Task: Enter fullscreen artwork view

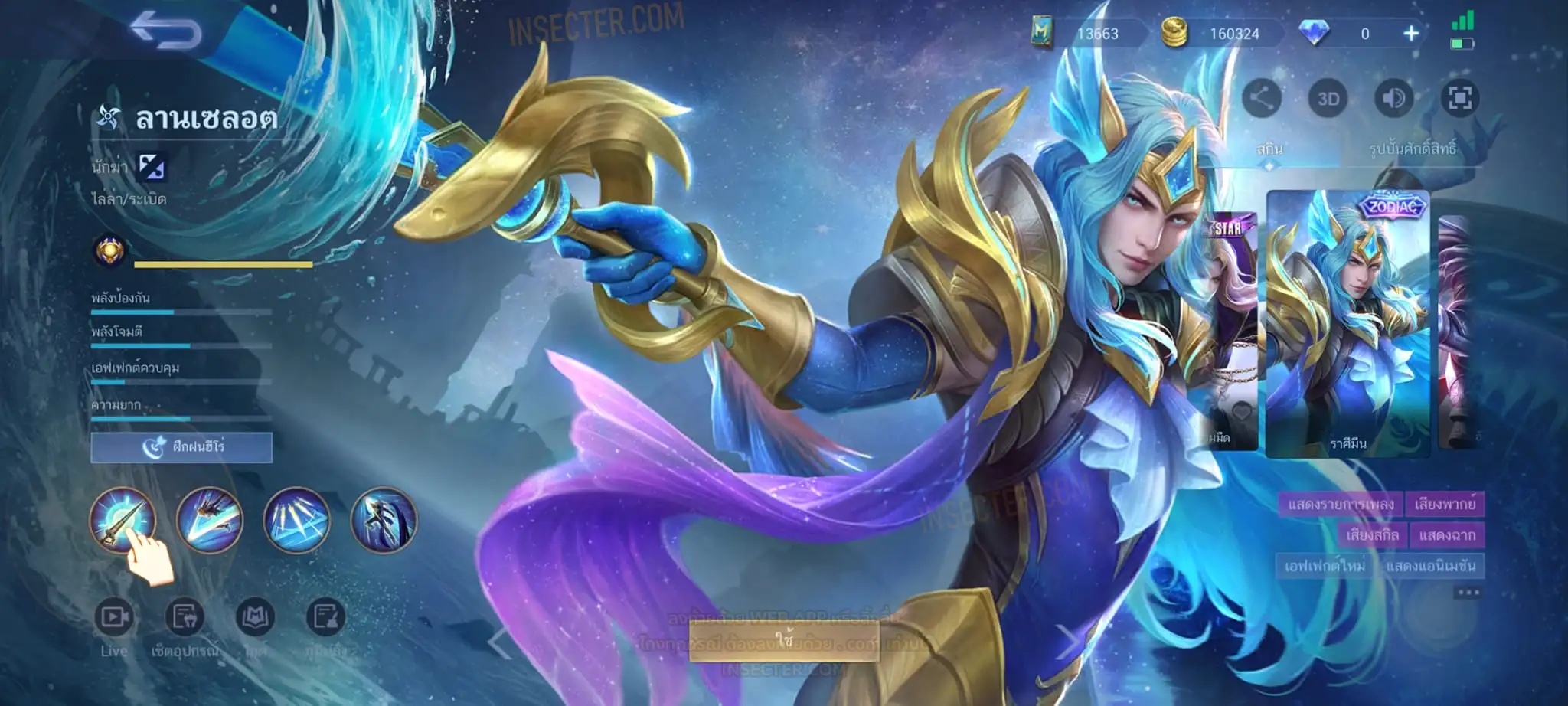Action: [x=1459, y=99]
